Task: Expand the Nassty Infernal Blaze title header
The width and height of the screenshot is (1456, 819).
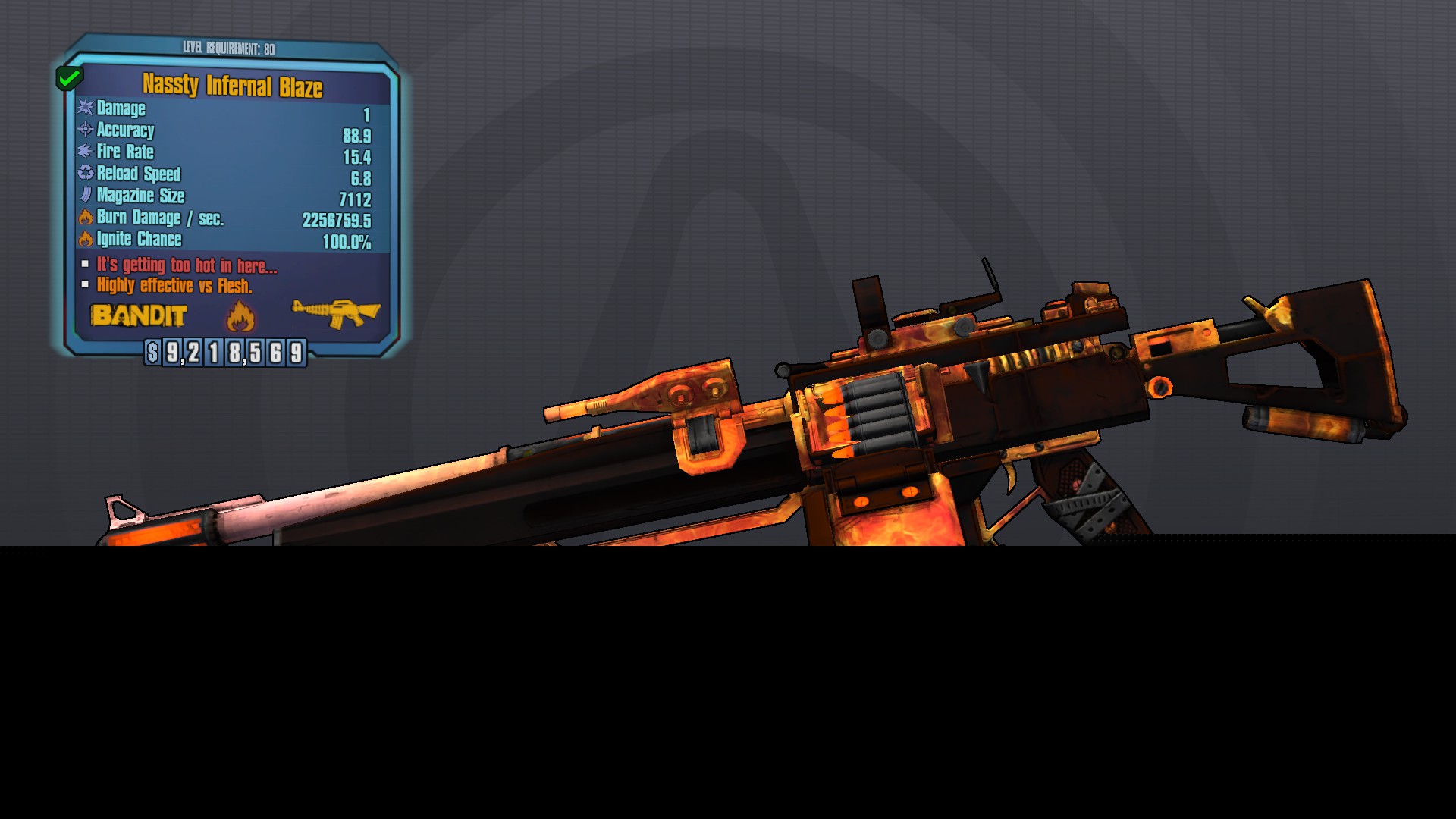Action: point(234,86)
